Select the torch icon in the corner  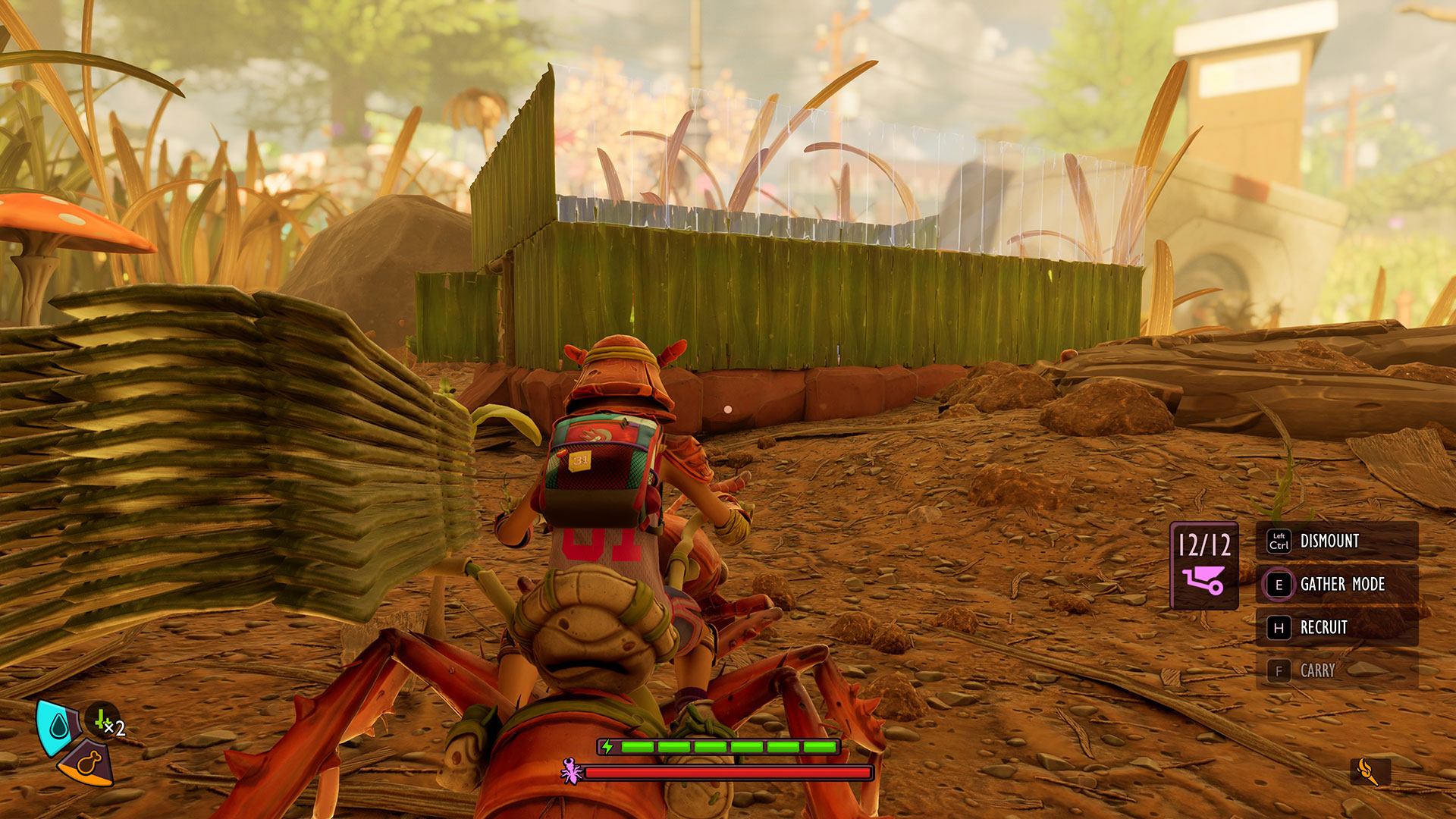point(1370,772)
